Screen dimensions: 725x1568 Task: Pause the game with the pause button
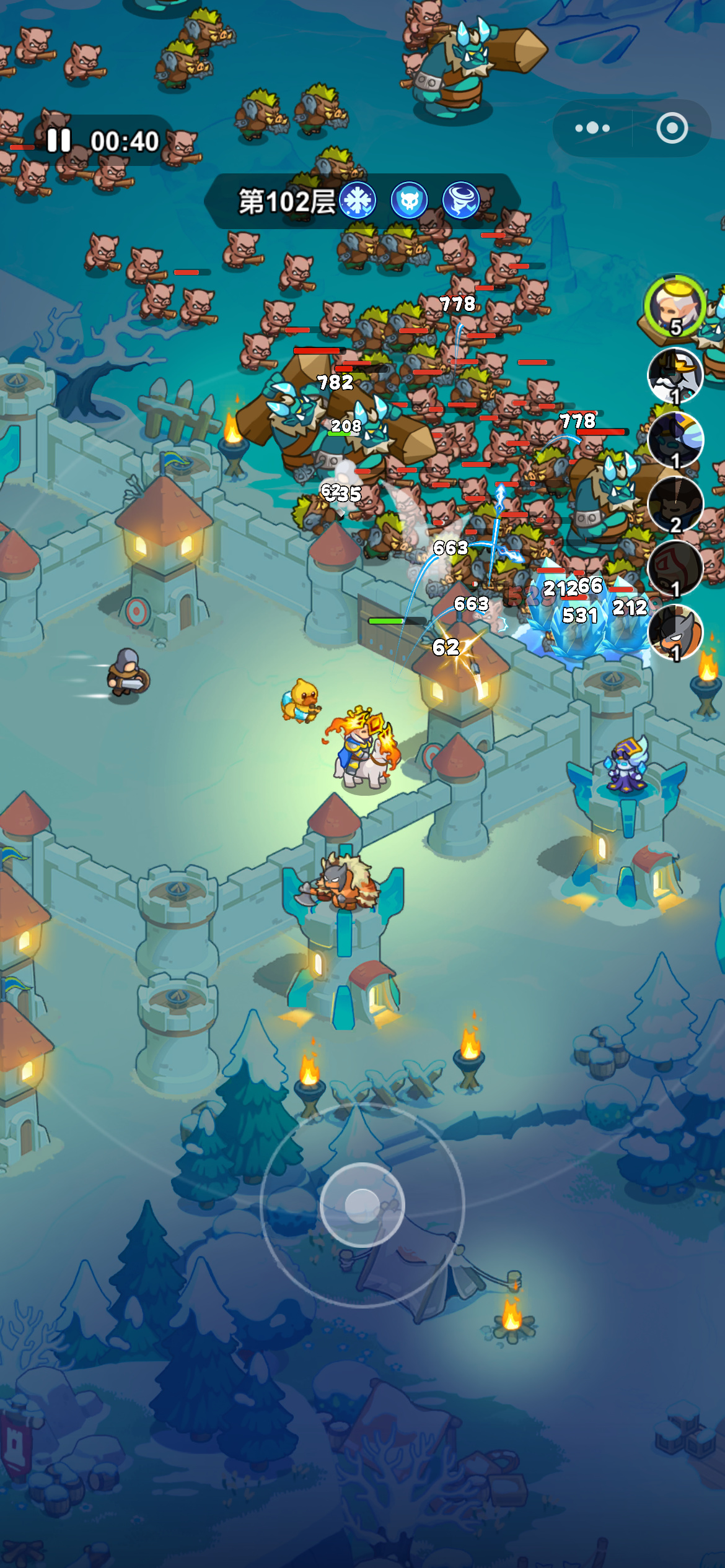[x=59, y=141]
